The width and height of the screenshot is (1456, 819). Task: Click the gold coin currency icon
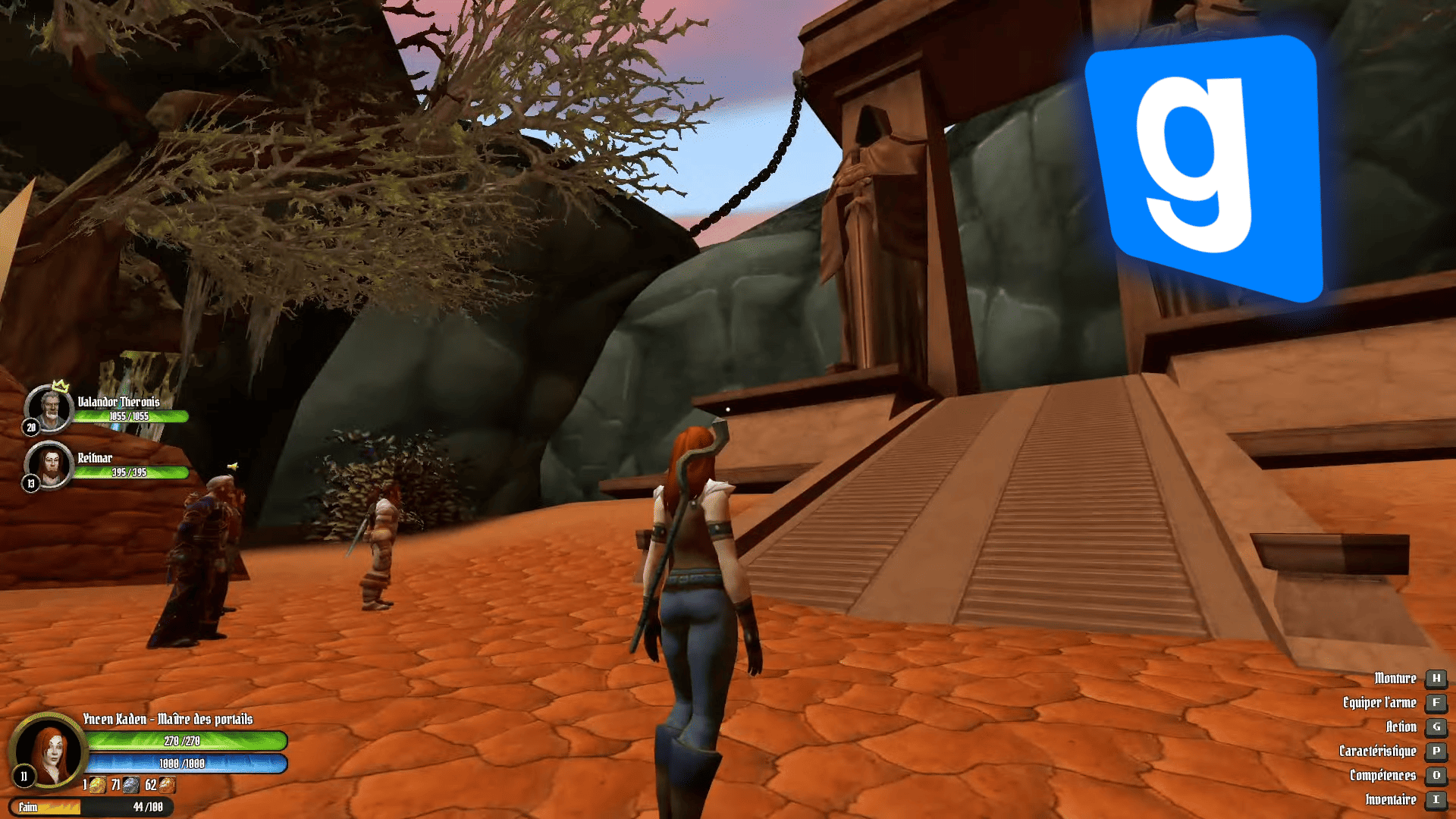pos(97,785)
